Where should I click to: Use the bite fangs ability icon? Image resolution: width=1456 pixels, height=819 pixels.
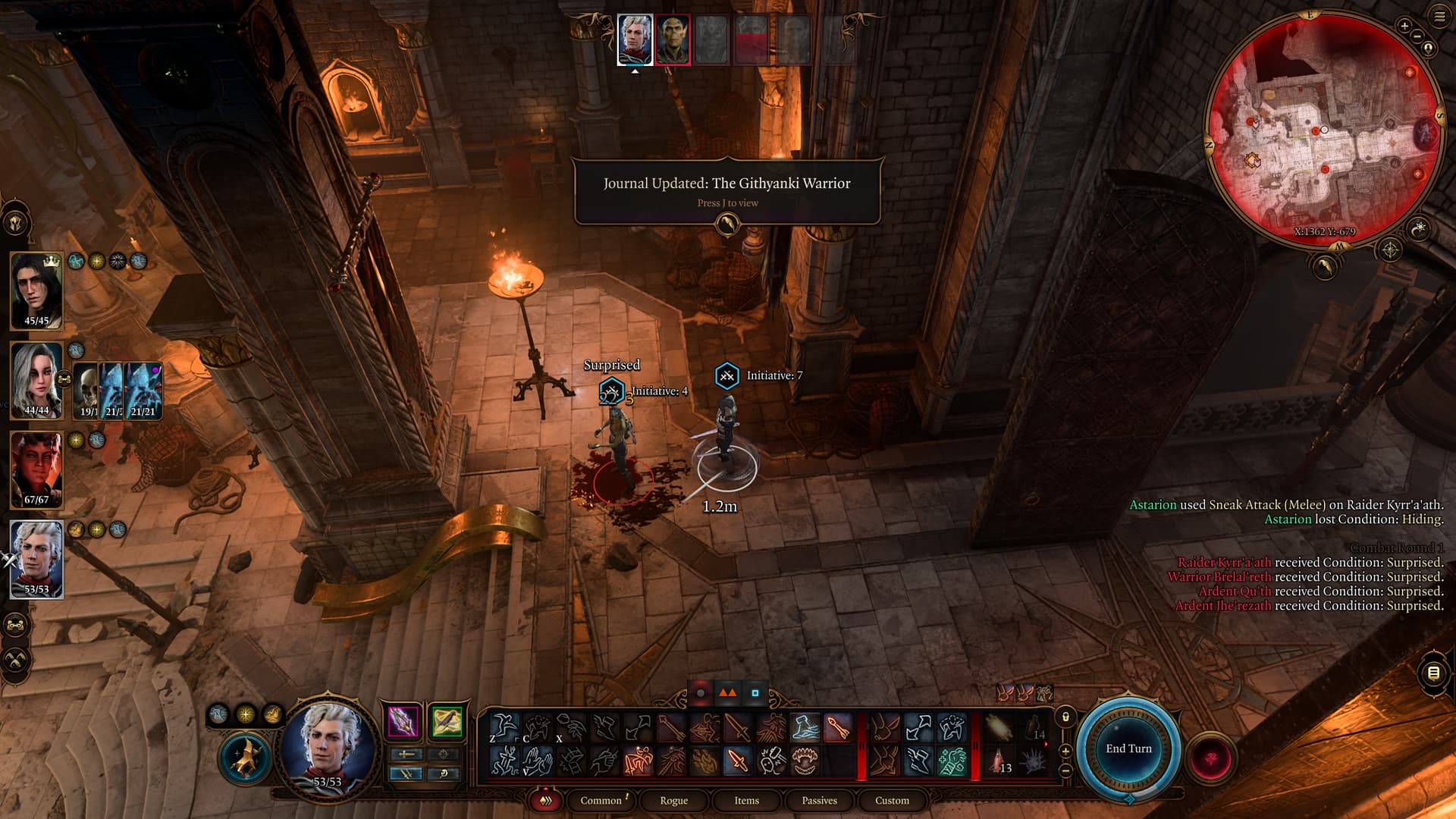pos(805,761)
